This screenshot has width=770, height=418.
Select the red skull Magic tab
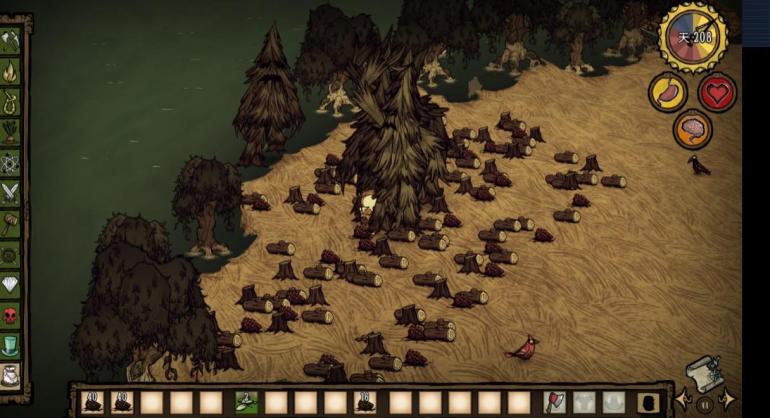tap(13, 315)
